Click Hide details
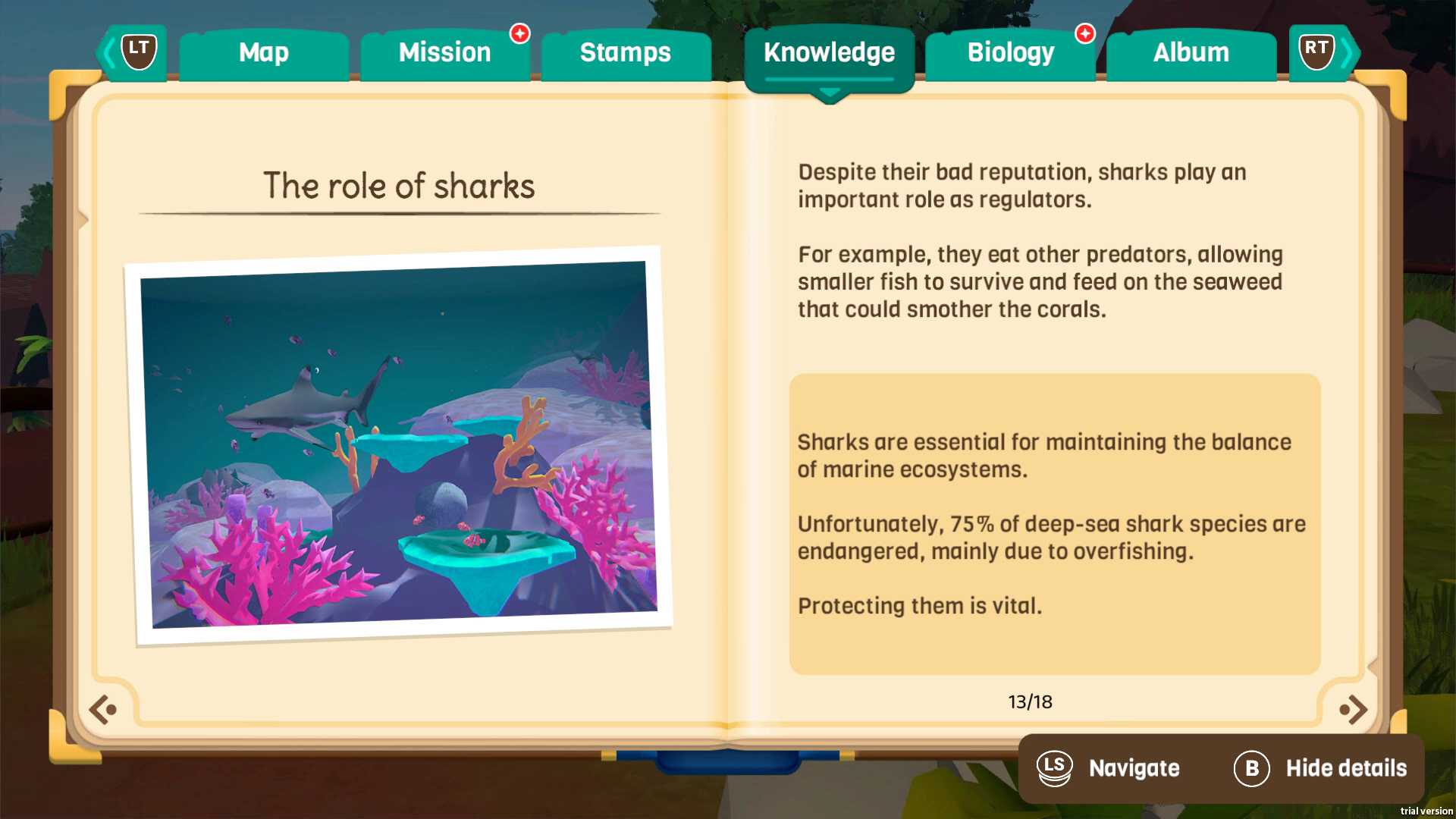The image size is (1456, 819). pyautogui.click(x=1347, y=768)
